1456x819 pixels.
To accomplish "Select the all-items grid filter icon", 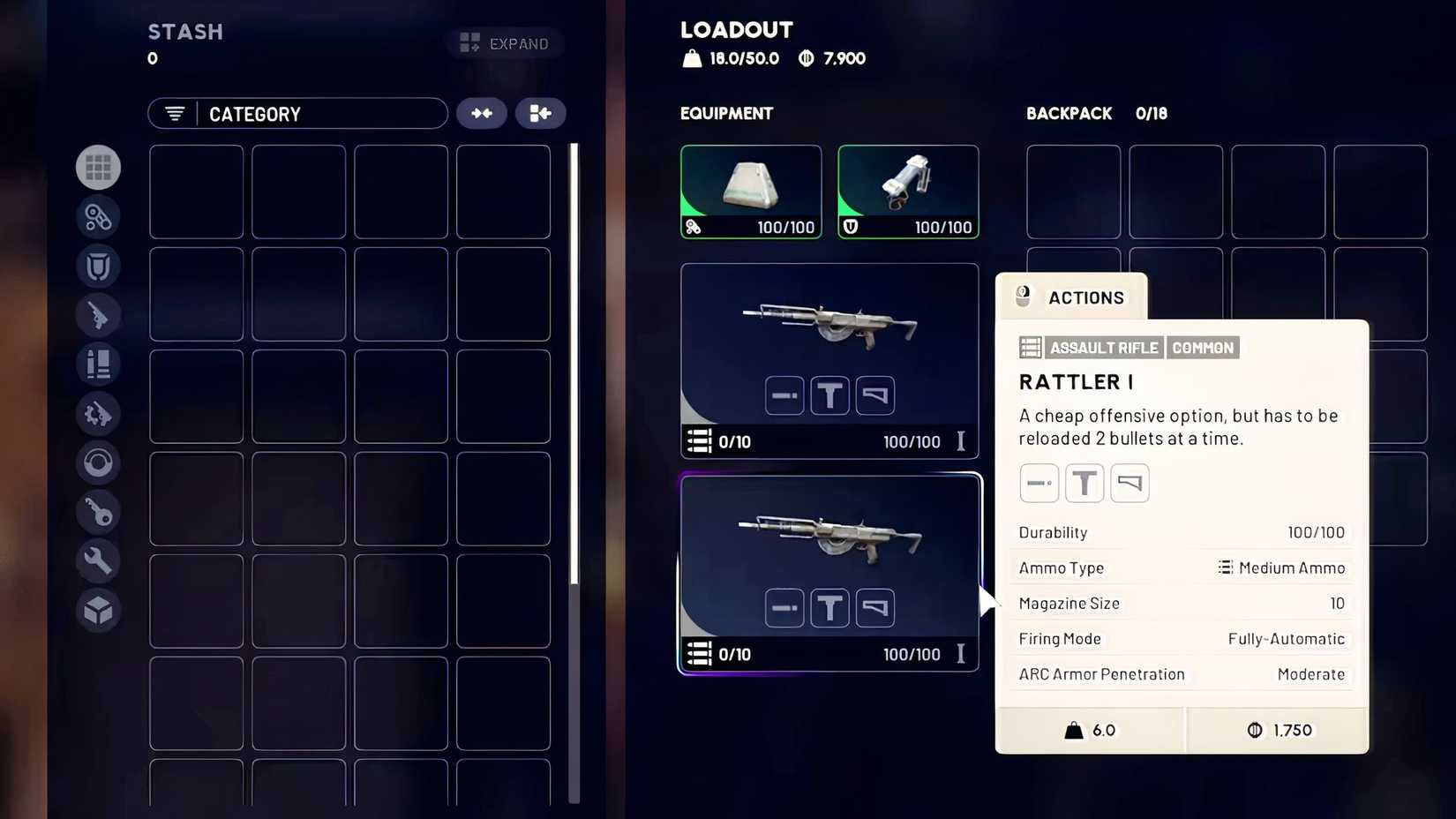I will 98,167.
